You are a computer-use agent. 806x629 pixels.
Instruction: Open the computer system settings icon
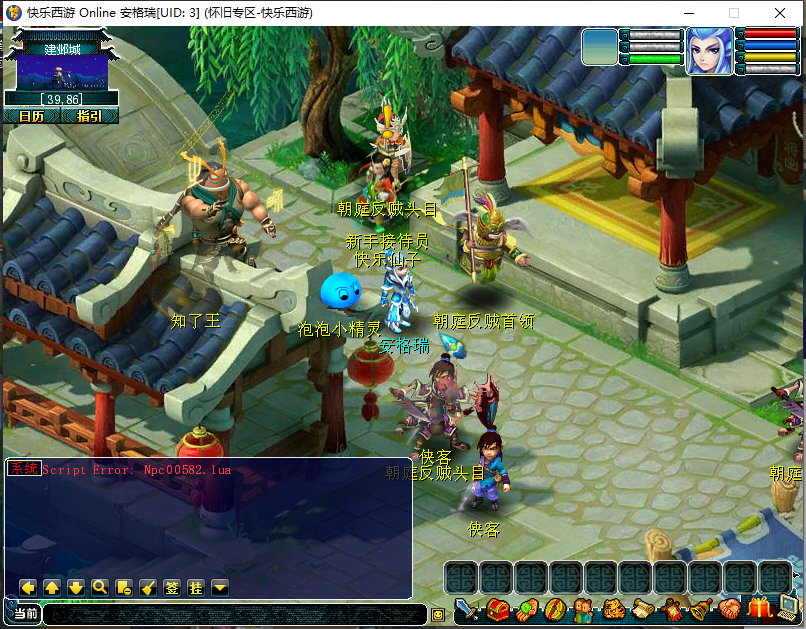pyautogui.click(x=789, y=609)
